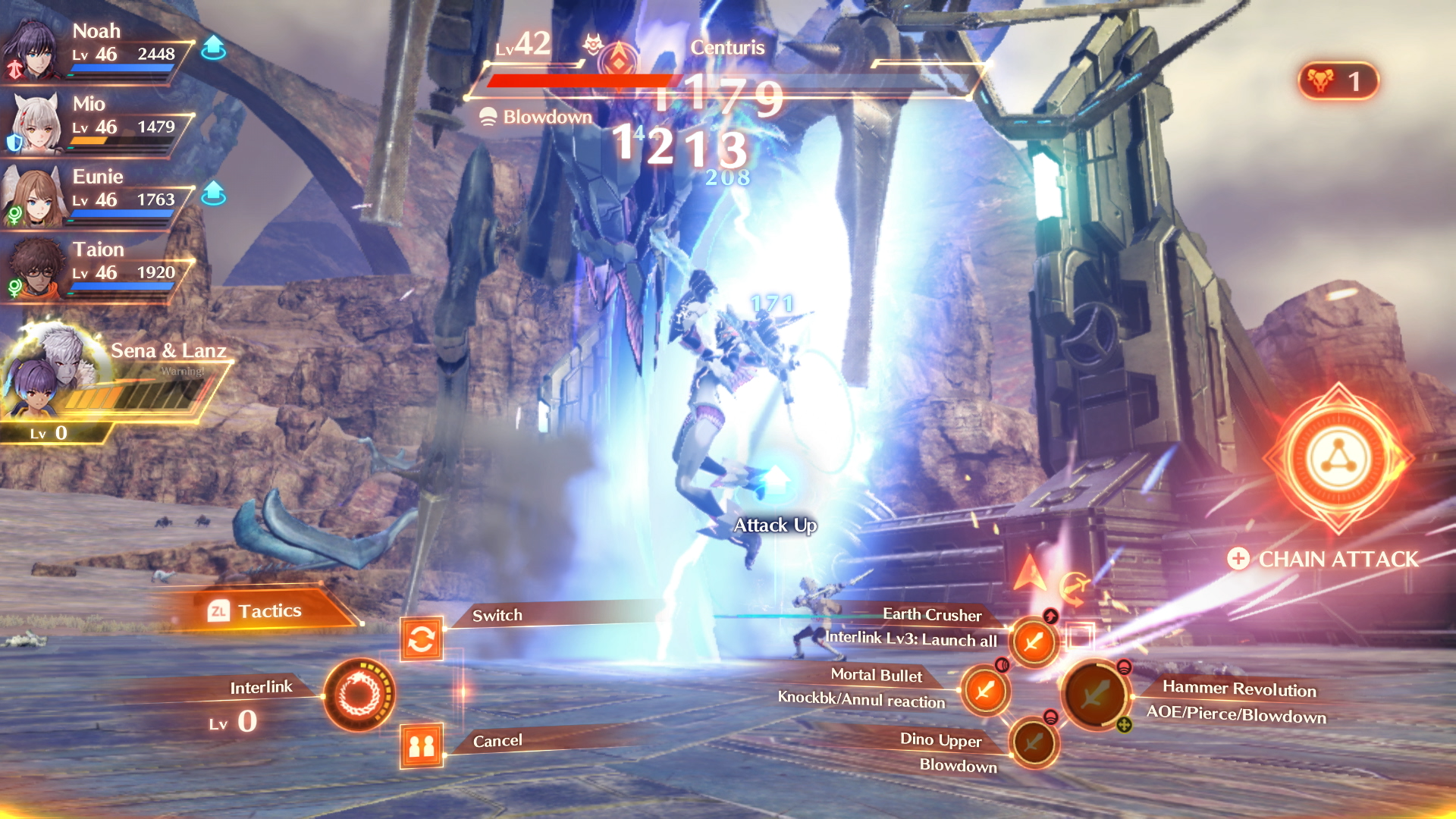This screenshot has width=1456, height=819.
Task: Select the circular Interlink gauge icon
Action: click(x=360, y=696)
